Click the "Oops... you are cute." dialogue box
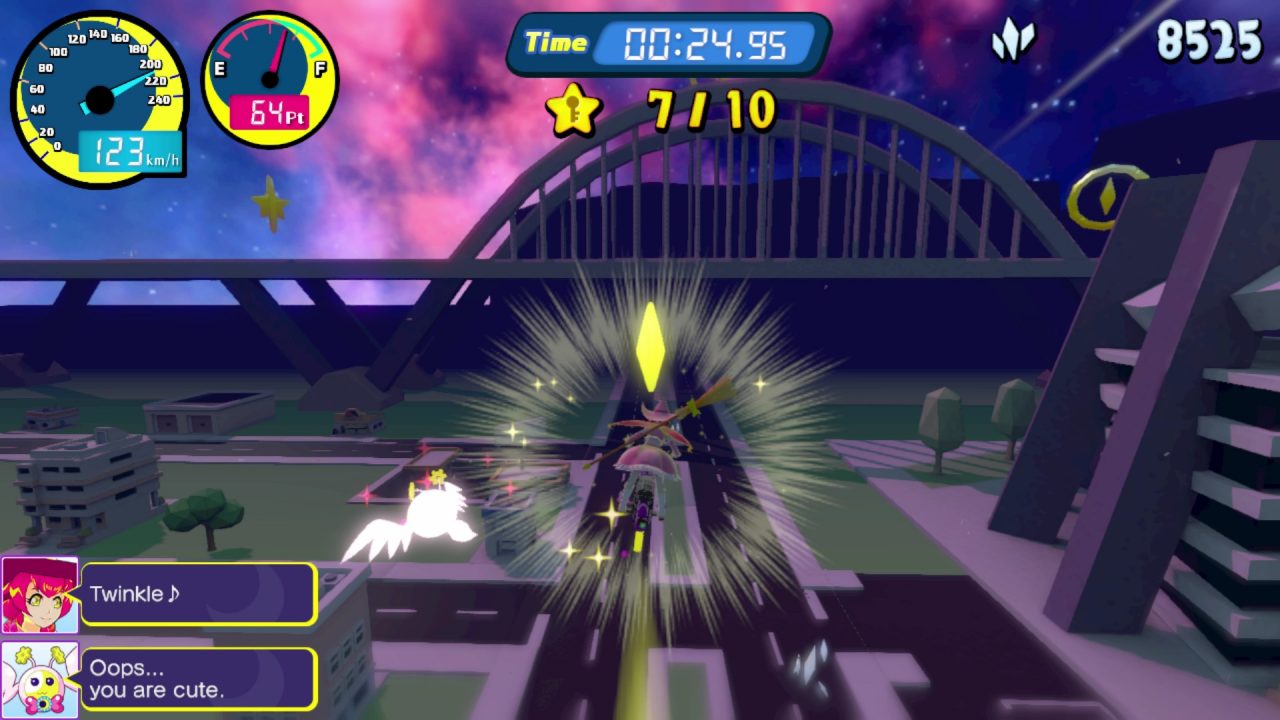 [x=198, y=679]
